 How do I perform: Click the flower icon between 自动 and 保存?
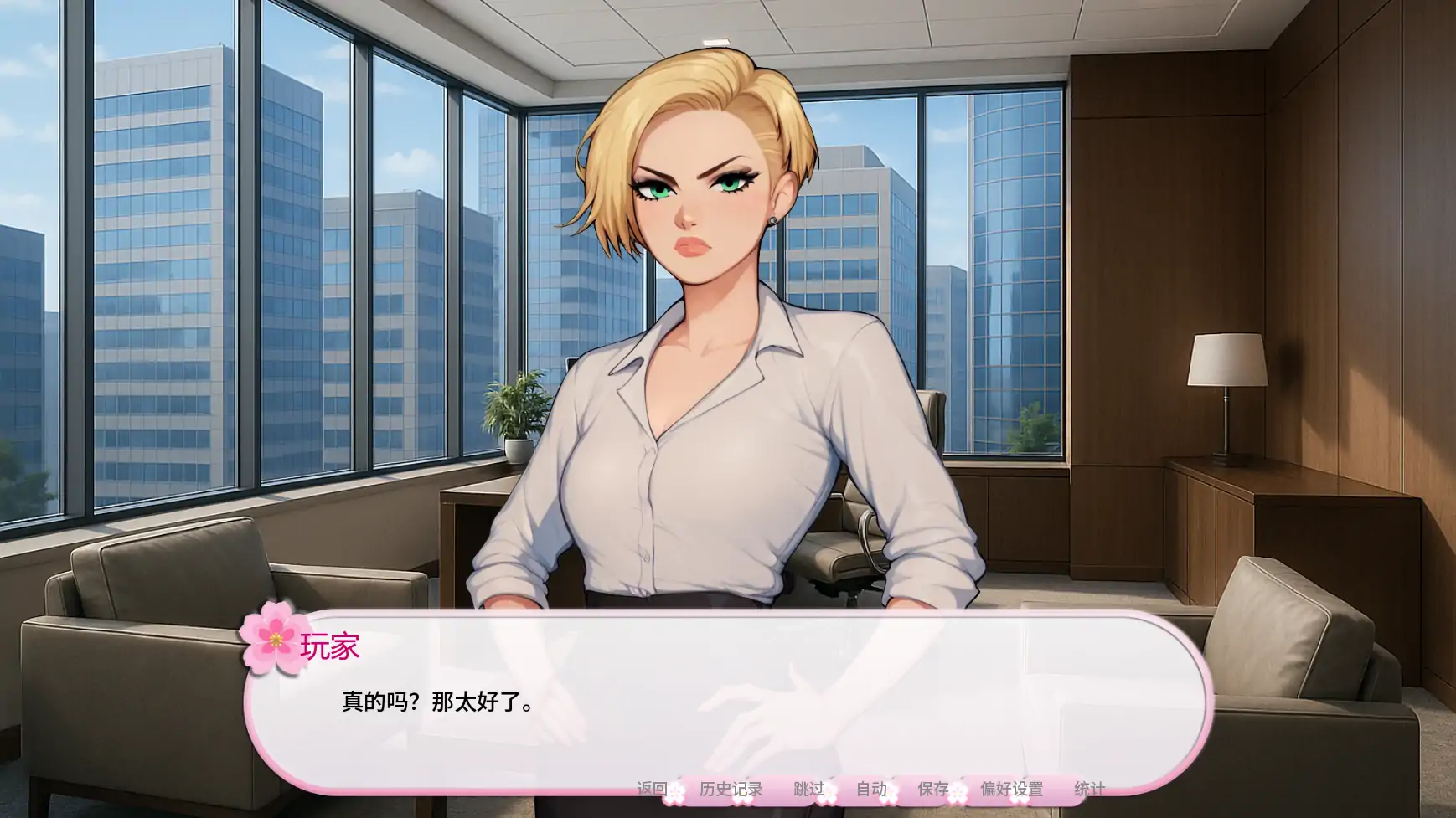pos(891,792)
